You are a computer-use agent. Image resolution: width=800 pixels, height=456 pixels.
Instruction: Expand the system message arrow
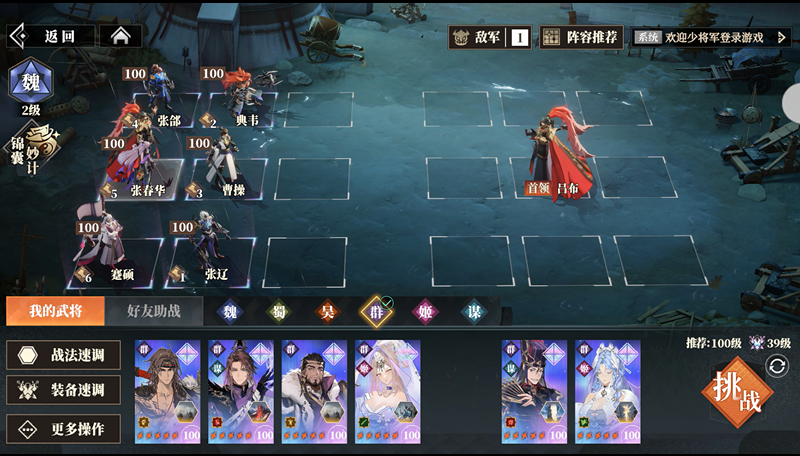click(x=782, y=37)
